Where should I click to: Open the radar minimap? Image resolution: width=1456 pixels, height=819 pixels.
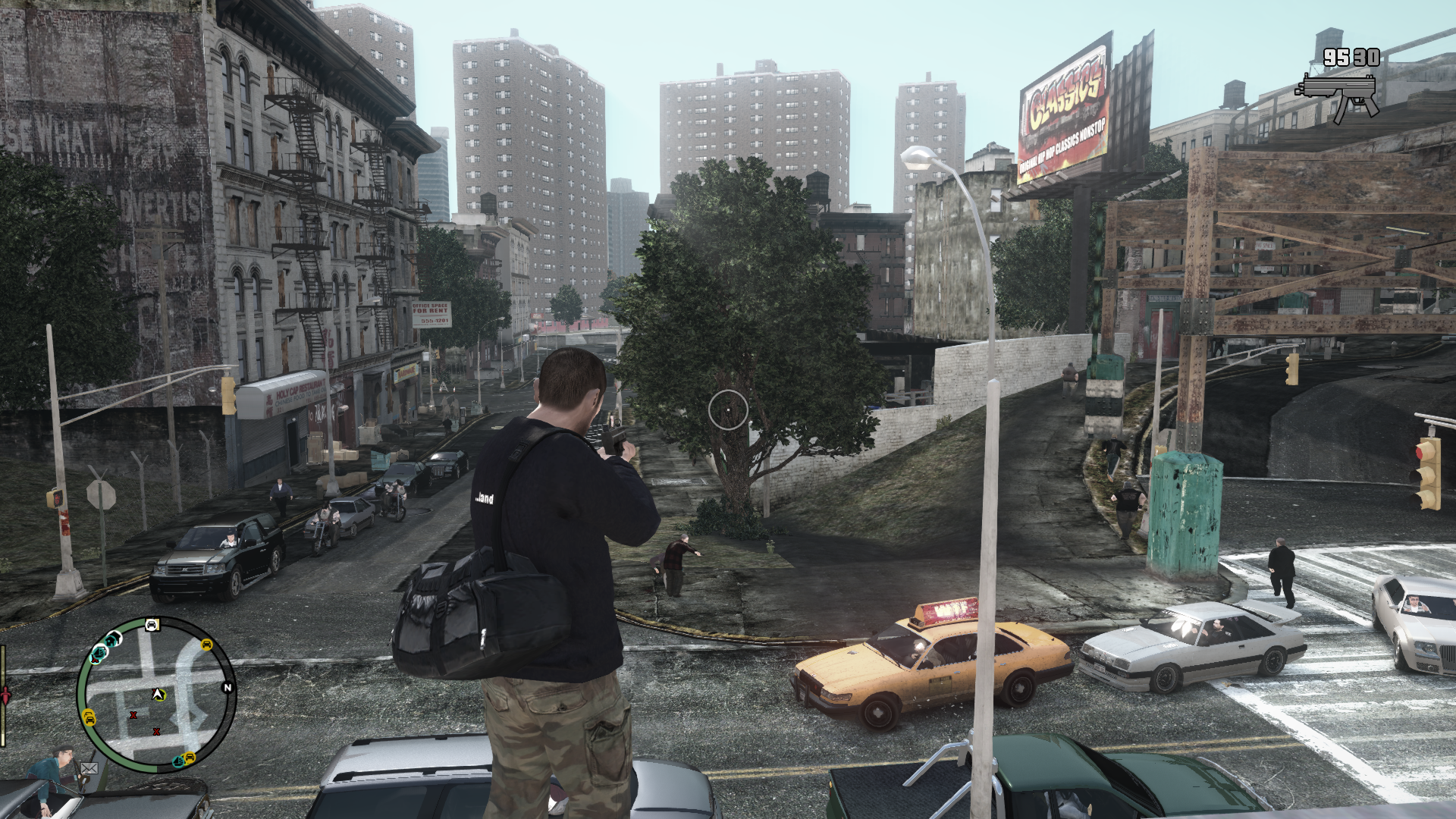click(156, 694)
